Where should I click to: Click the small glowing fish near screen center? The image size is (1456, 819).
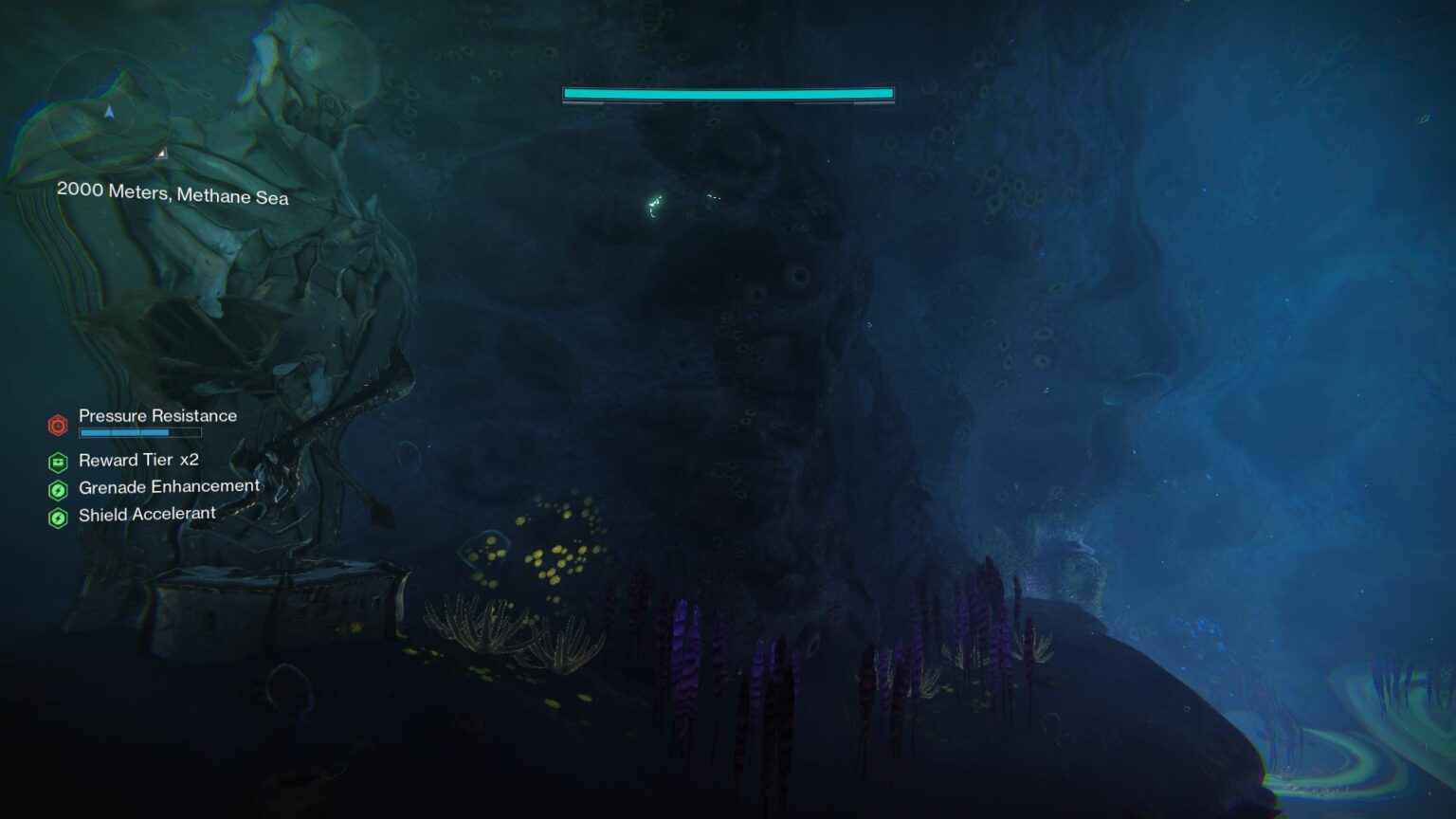656,204
